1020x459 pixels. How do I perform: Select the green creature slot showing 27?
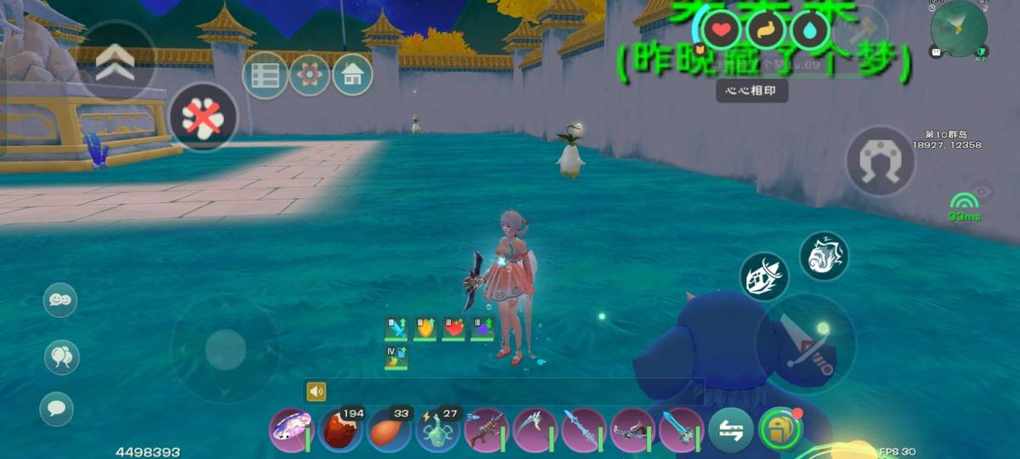[x=437, y=431]
